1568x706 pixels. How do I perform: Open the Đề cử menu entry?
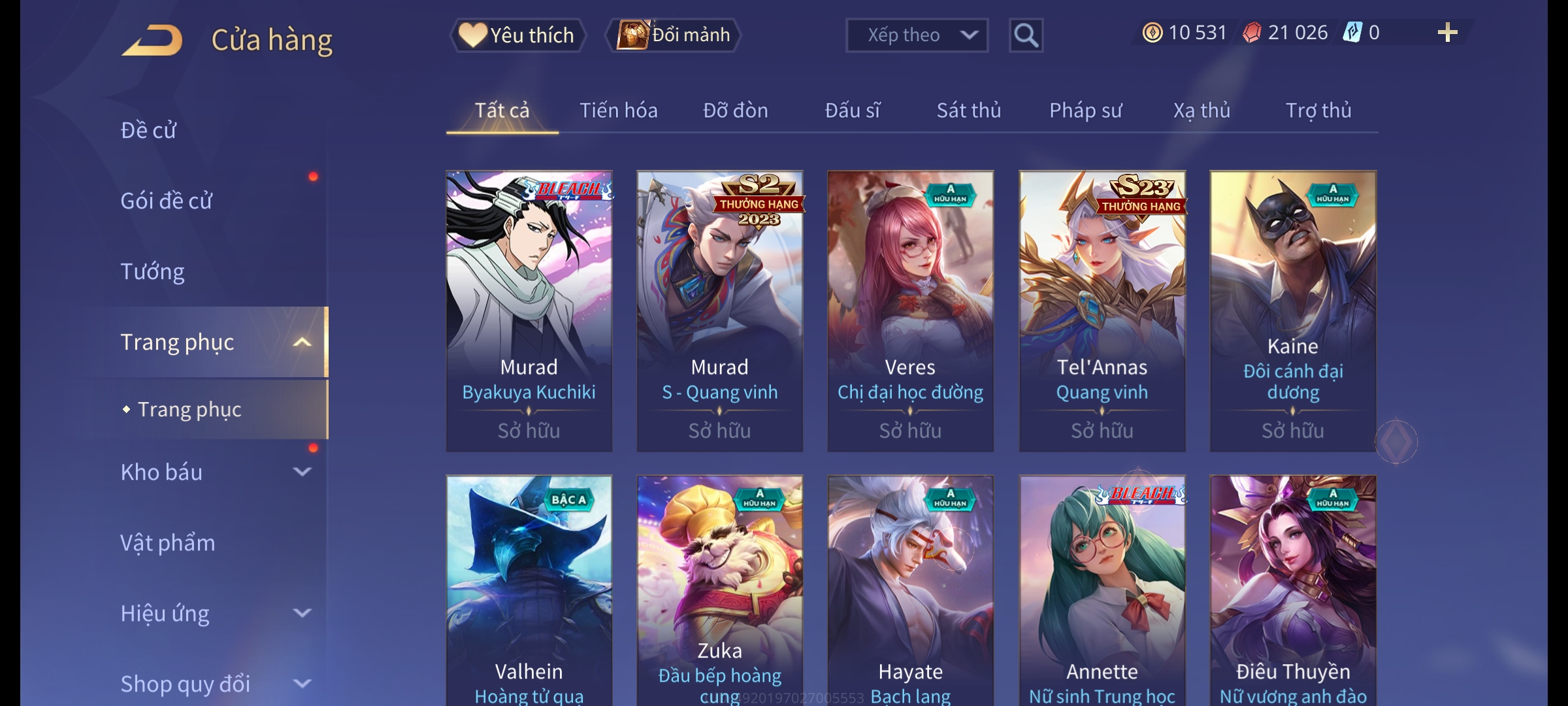pos(149,131)
